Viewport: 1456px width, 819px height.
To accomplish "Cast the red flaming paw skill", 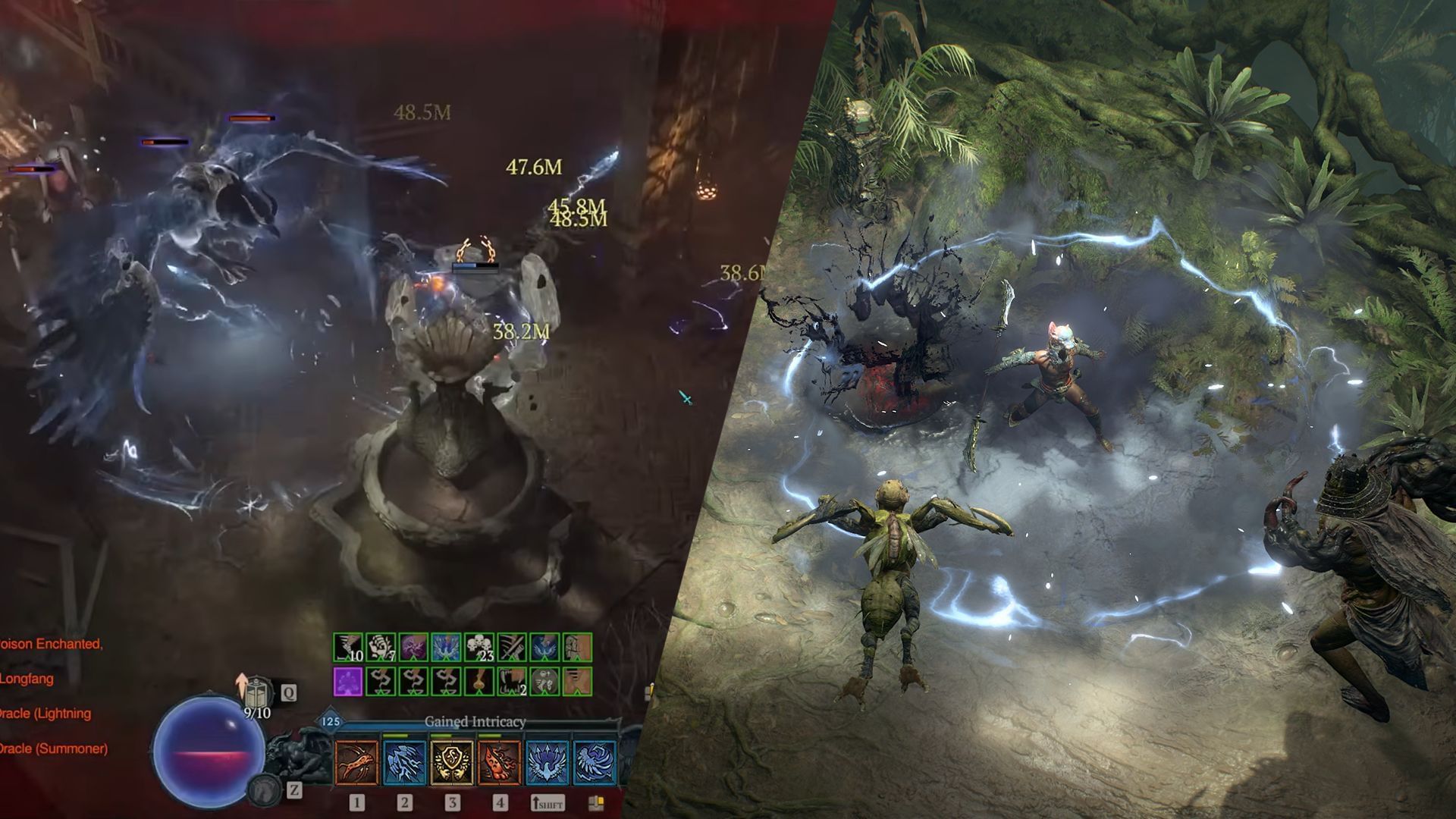I will [499, 762].
